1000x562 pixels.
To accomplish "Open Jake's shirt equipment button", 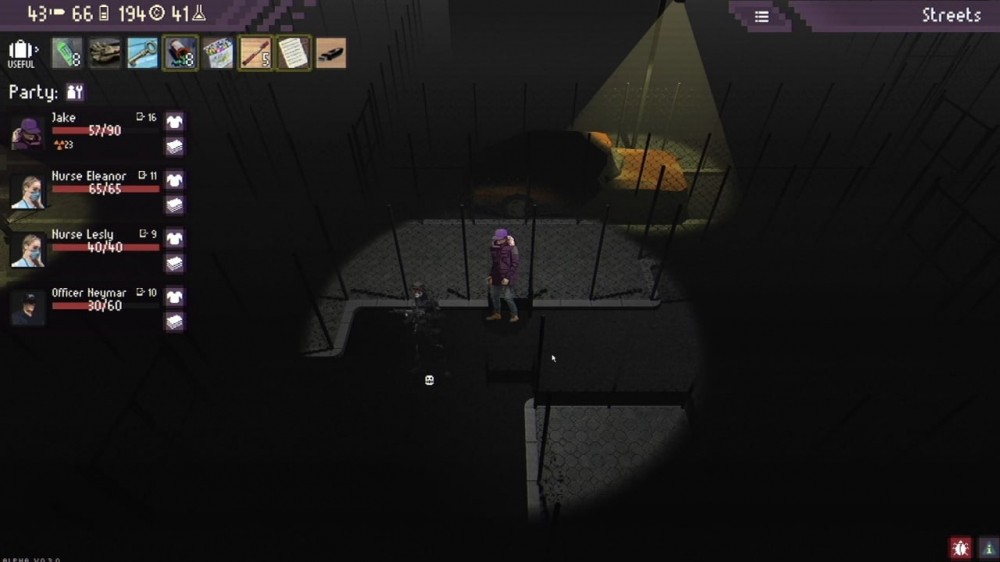I will [175, 122].
